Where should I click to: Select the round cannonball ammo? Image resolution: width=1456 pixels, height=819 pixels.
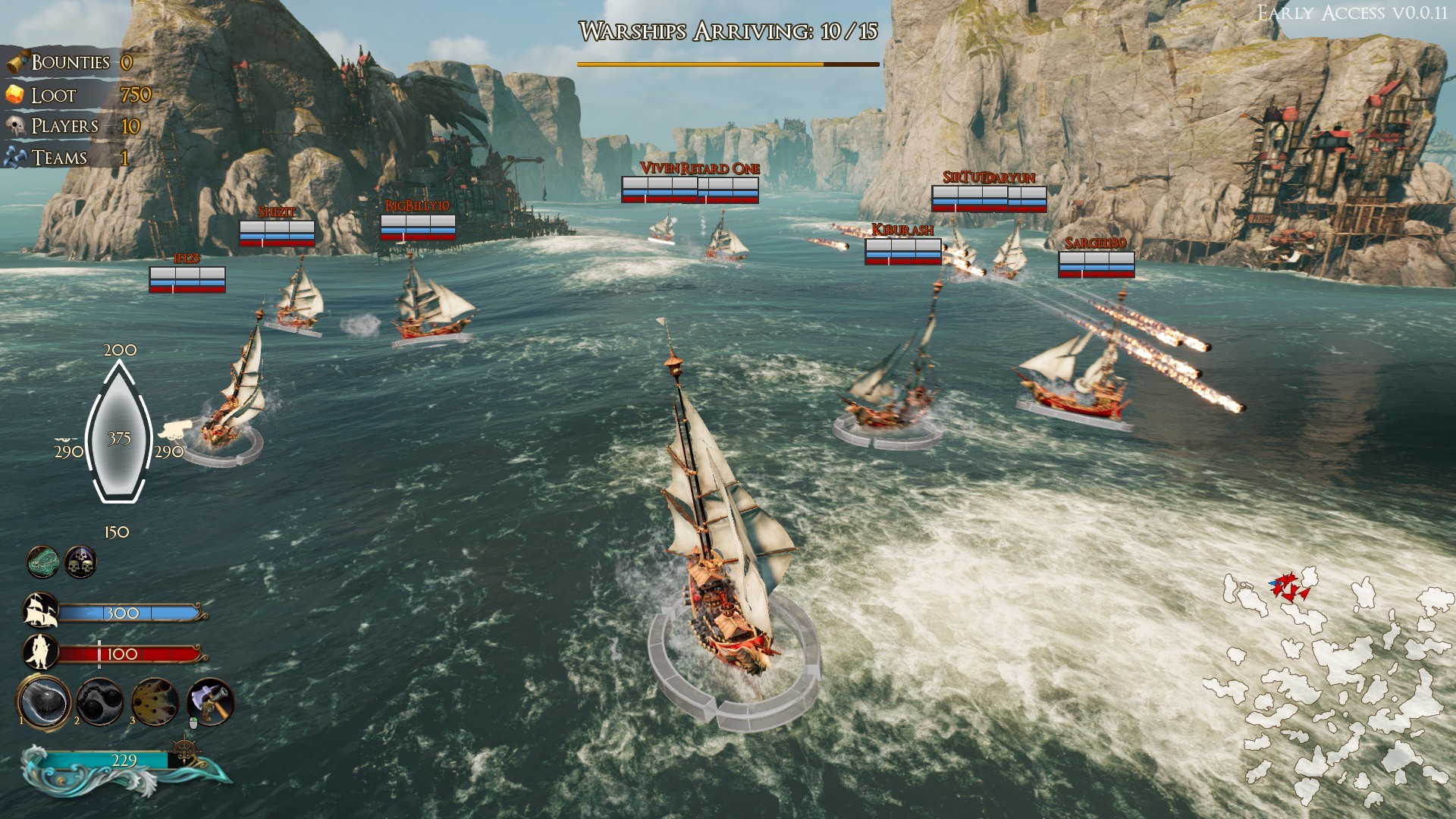(x=45, y=701)
